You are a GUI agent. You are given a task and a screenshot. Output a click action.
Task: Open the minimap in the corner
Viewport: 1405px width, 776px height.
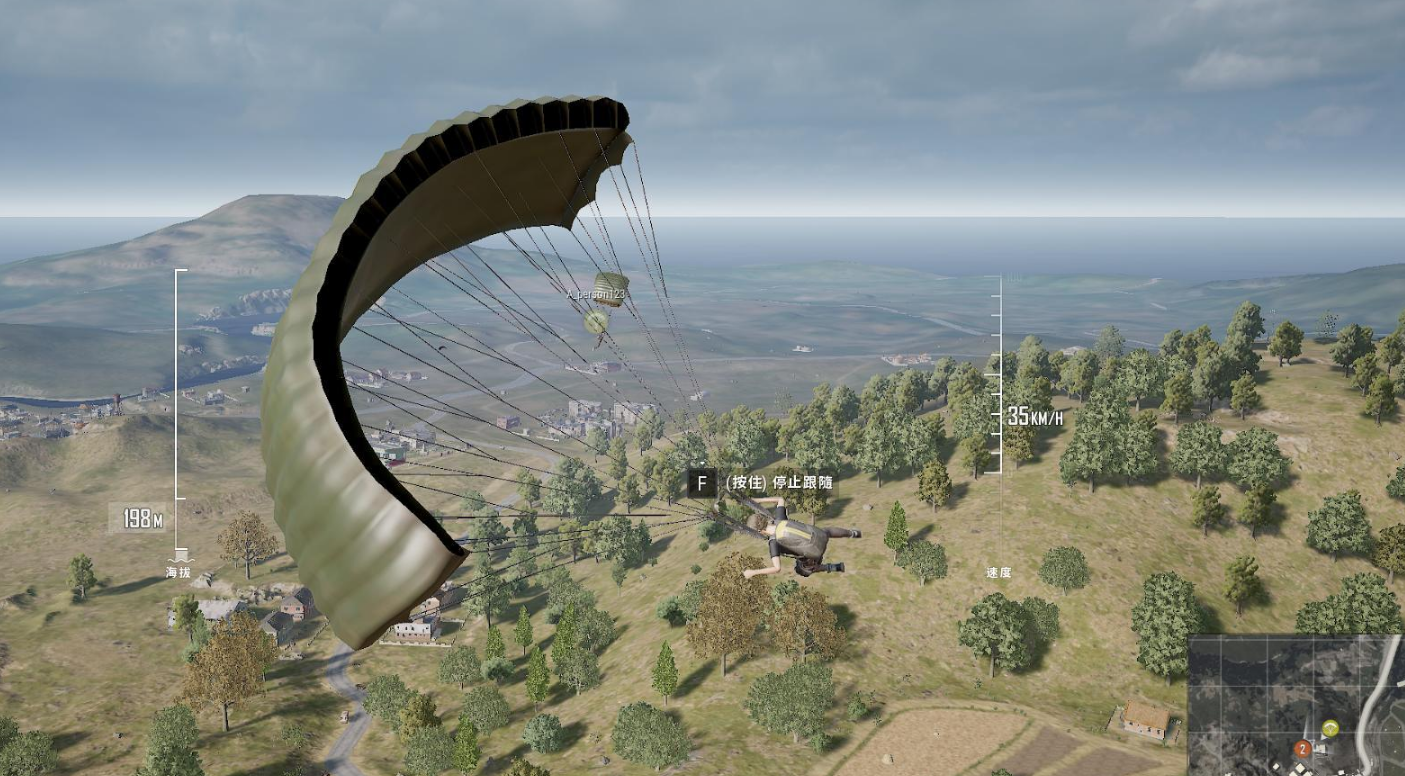[x=1296, y=704]
